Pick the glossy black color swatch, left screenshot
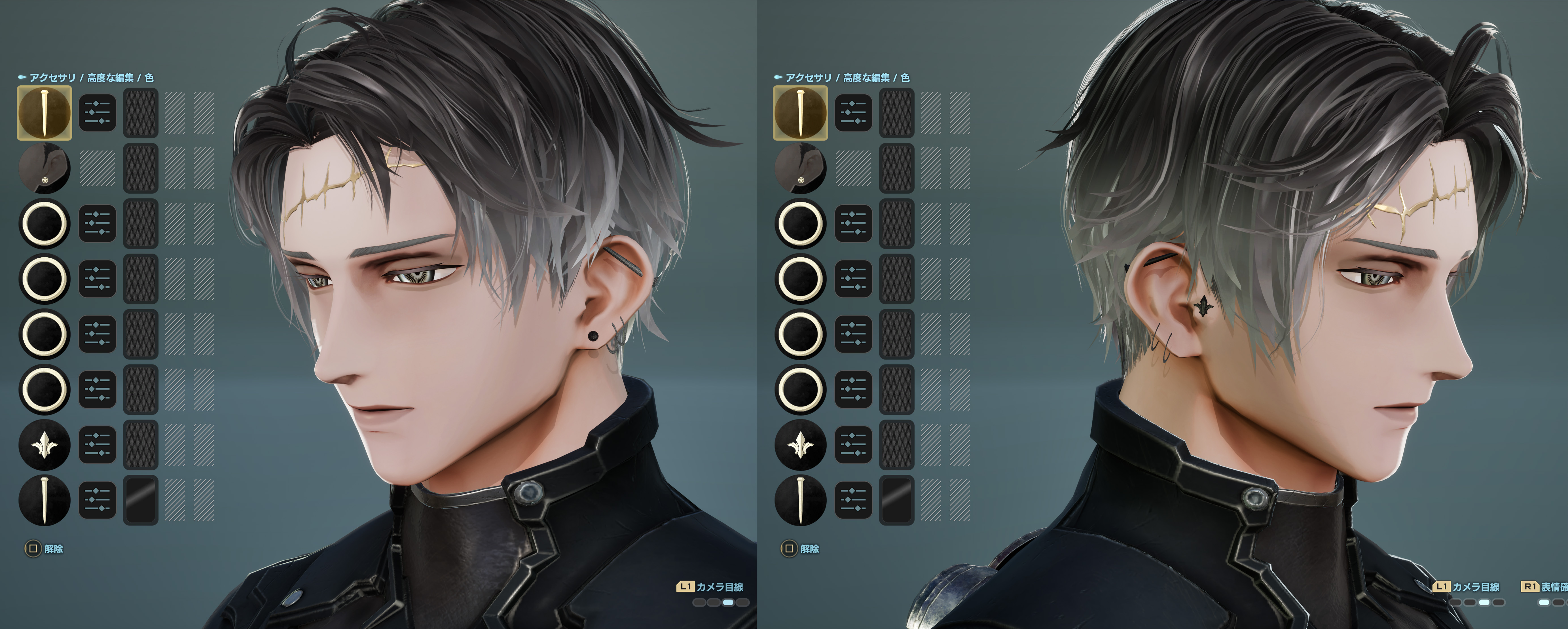The width and height of the screenshot is (1568, 629). click(141, 501)
